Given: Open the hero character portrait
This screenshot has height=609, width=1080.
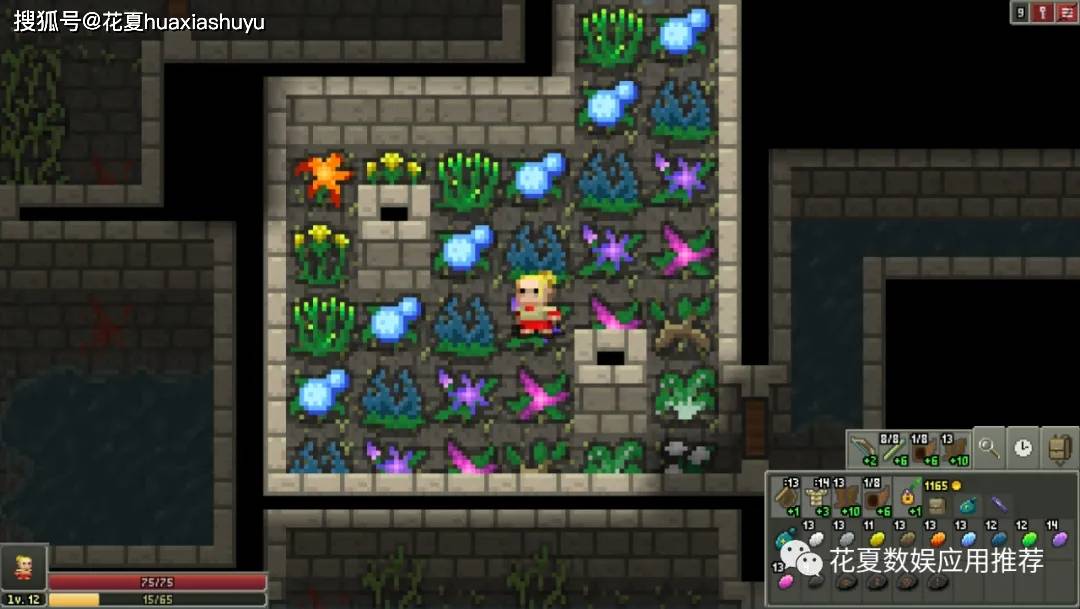Looking at the screenshot, I should click(22, 567).
